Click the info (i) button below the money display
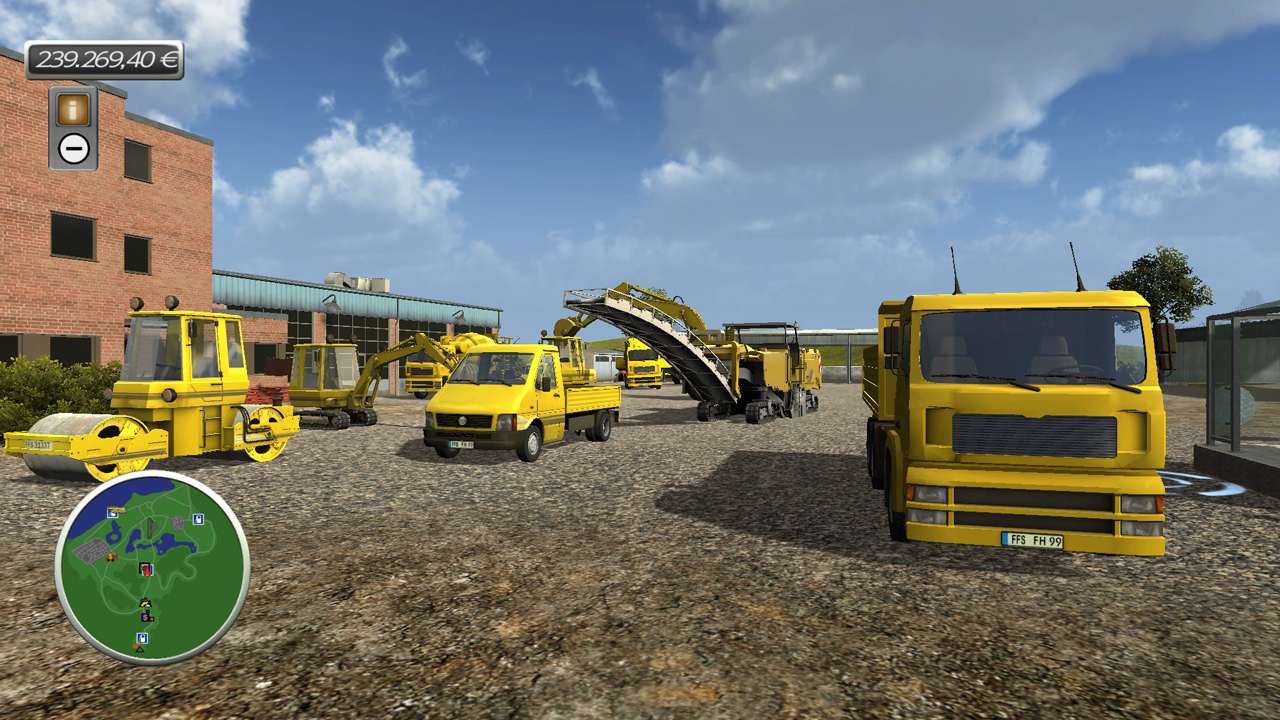Screen dimensions: 1280x720 [73, 108]
